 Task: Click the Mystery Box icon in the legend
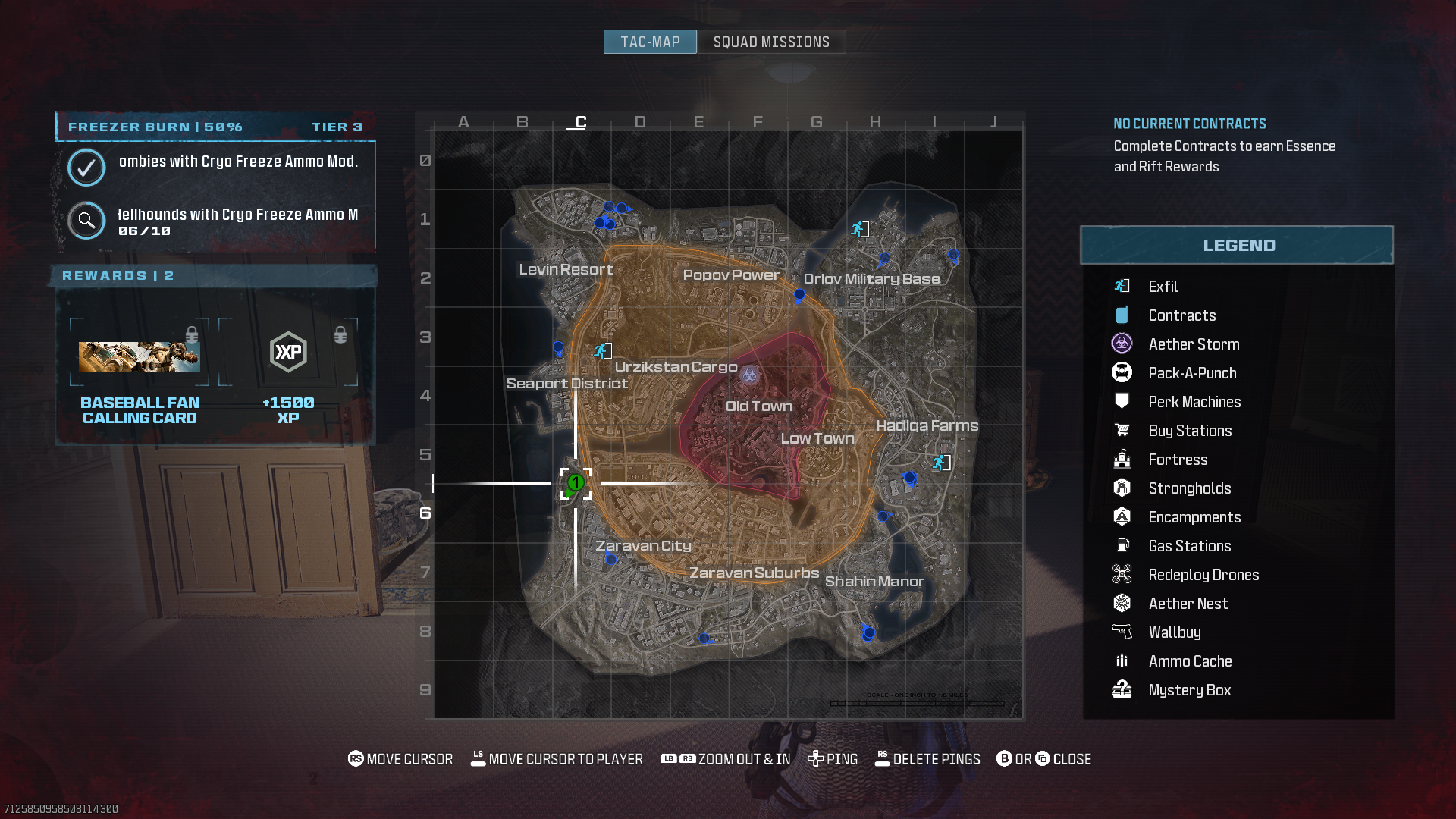(1122, 689)
